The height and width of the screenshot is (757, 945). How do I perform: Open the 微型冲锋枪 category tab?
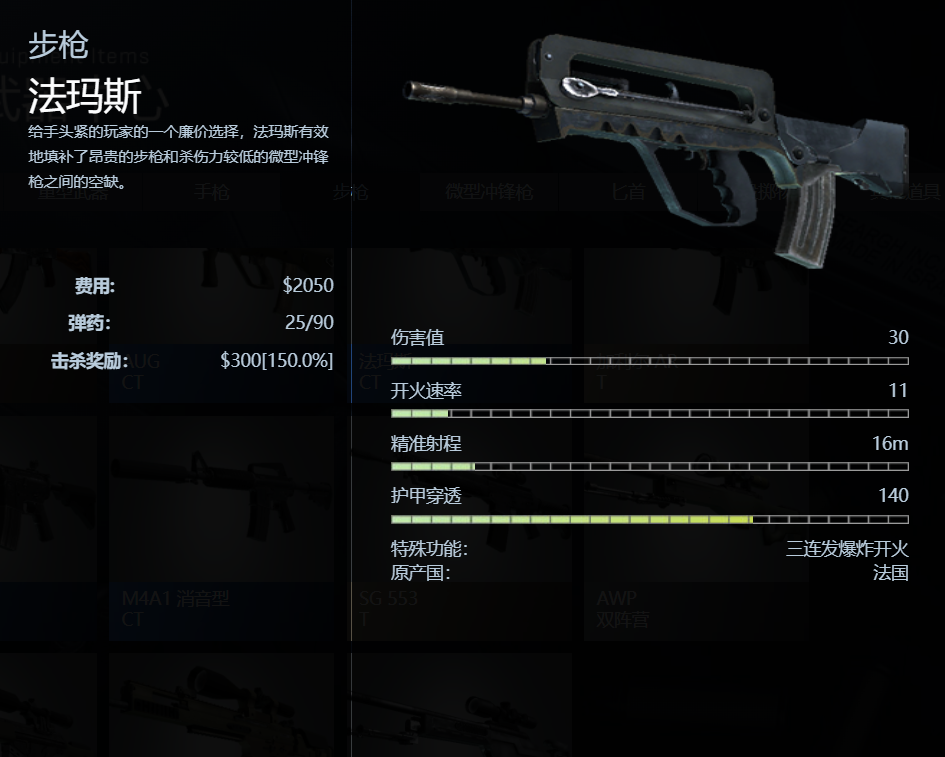[489, 193]
